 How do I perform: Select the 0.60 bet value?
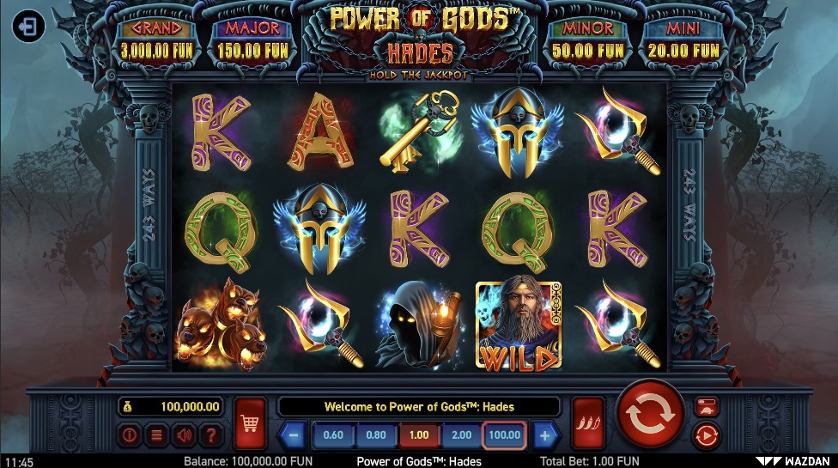pos(334,435)
